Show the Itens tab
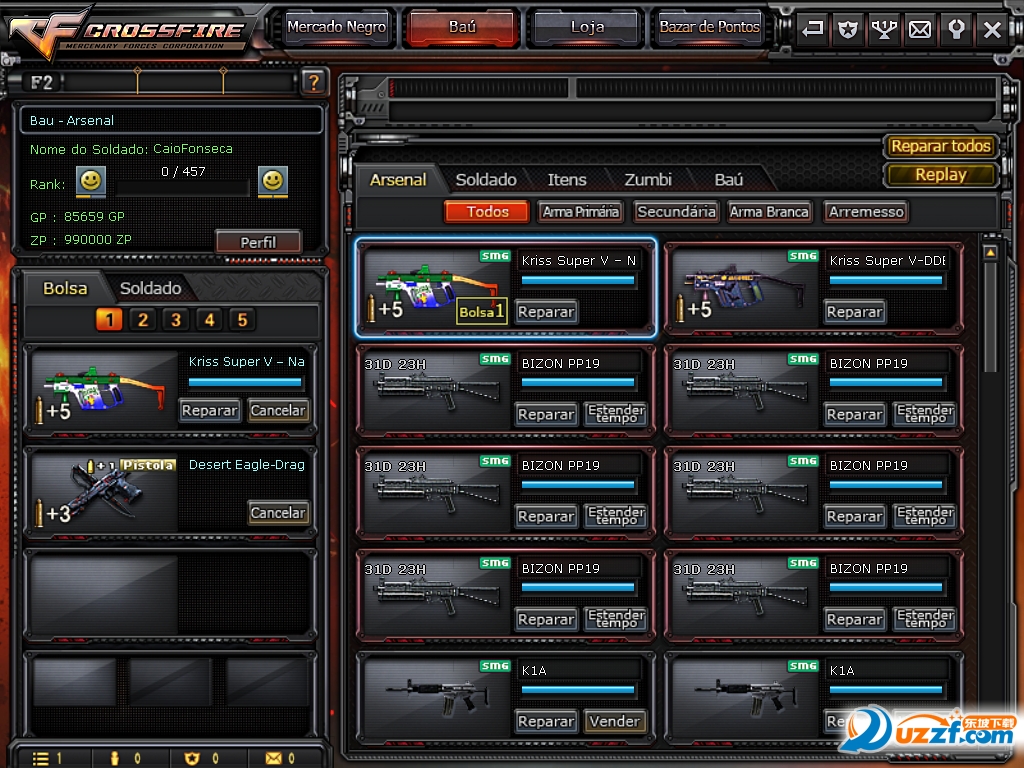Viewport: 1024px width, 768px height. [567, 180]
